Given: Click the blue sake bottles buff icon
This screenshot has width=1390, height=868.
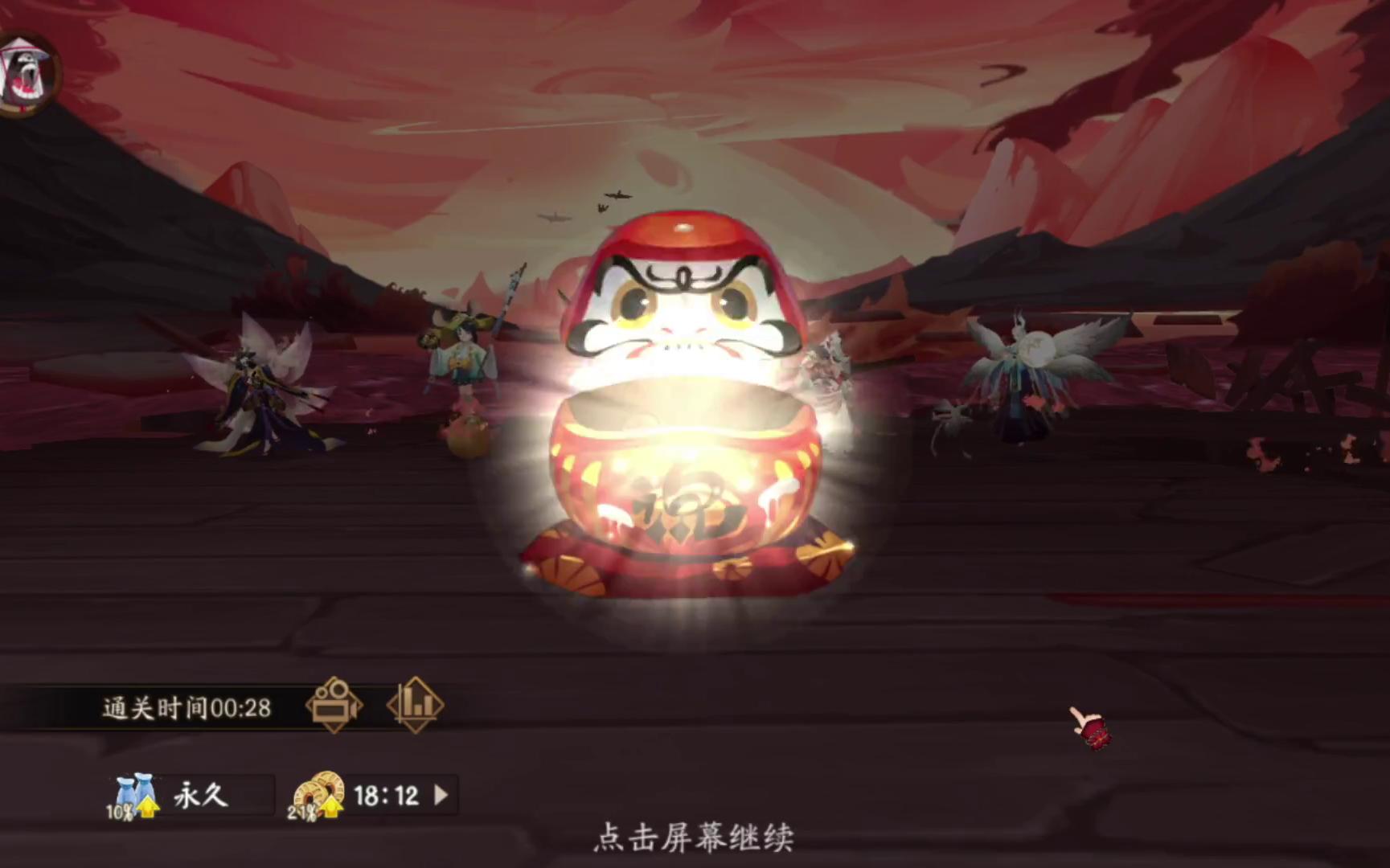Looking at the screenshot, I should [x=135, y=788].
